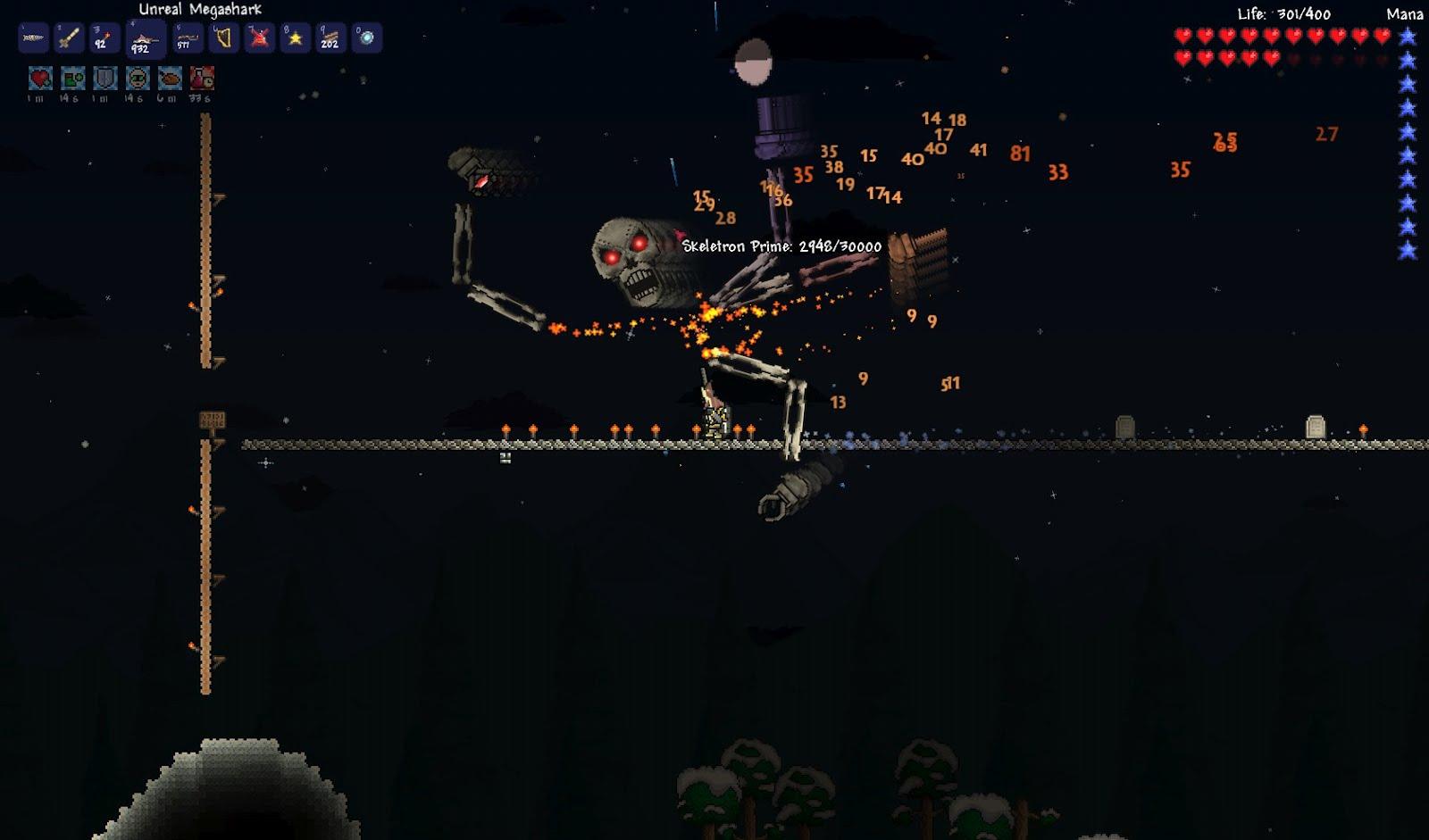The height and width of the screenshot is (840, 1429).
Task: Click the Well Fed roast food buff
Action: (170, 79)
